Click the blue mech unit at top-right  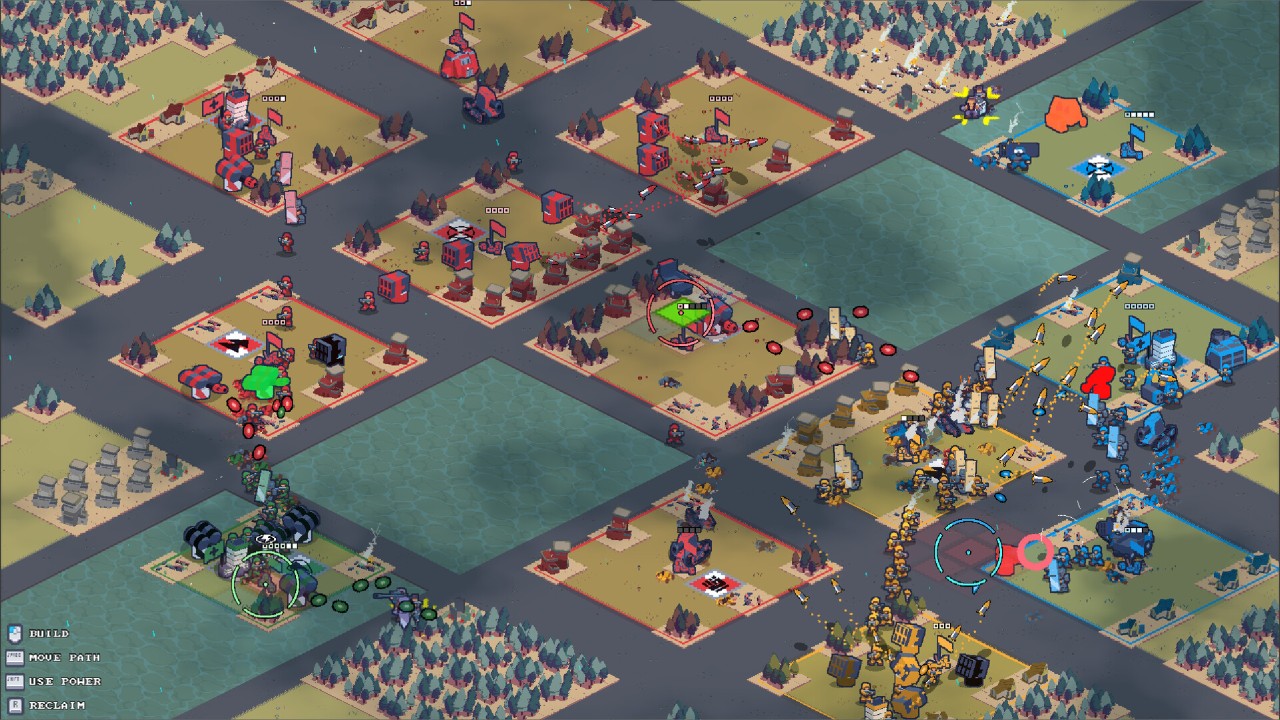pyautogui.click(x=1018, y=156)
